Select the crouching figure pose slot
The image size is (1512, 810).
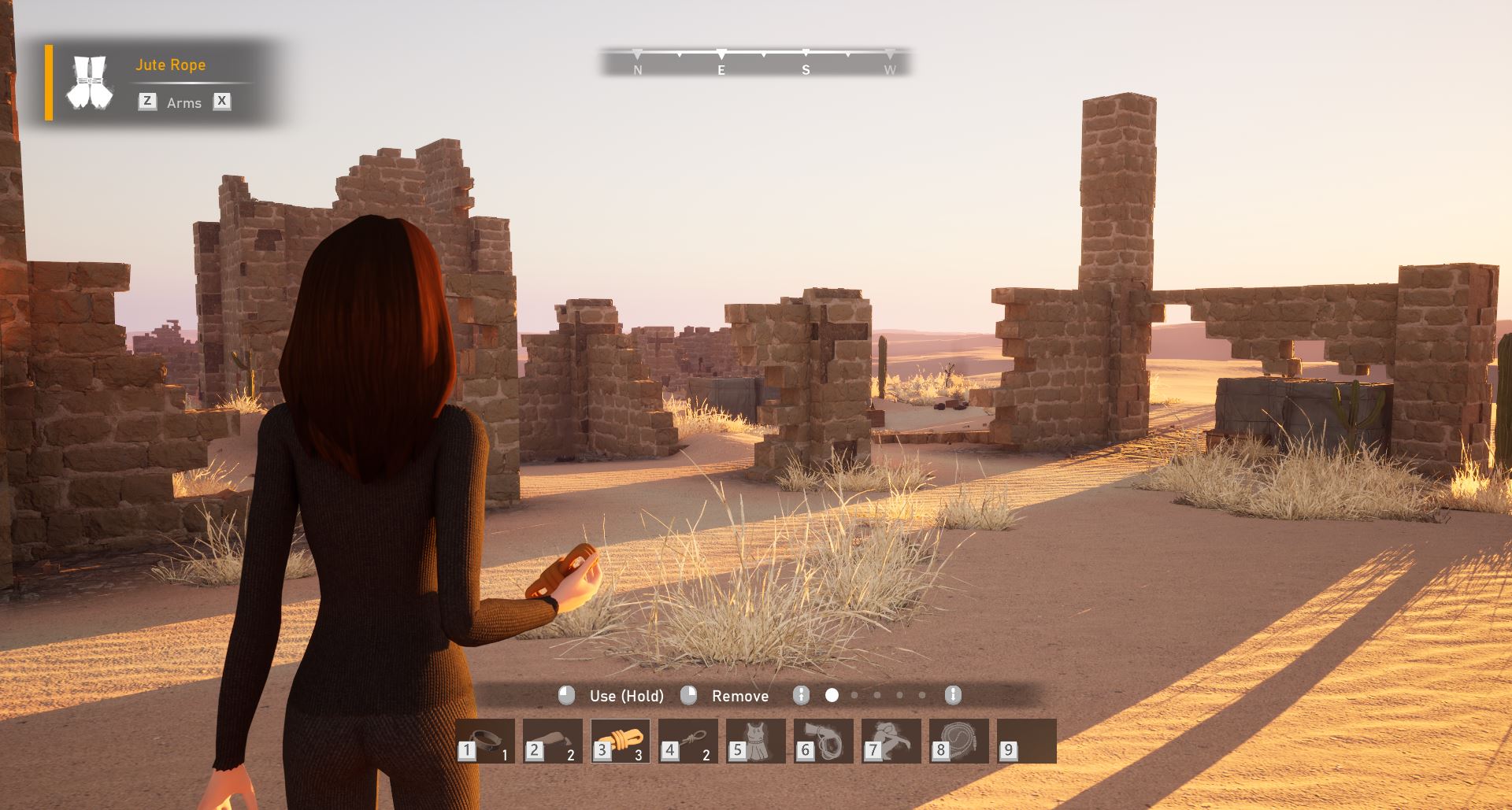click(x=891, y=741)
